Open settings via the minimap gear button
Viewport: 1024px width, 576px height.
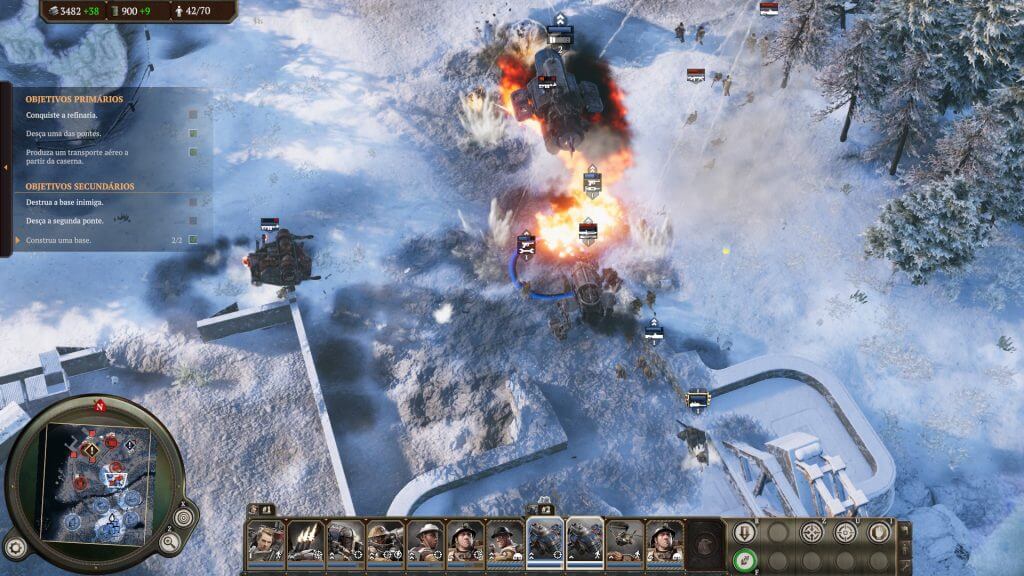pos(15,547)
